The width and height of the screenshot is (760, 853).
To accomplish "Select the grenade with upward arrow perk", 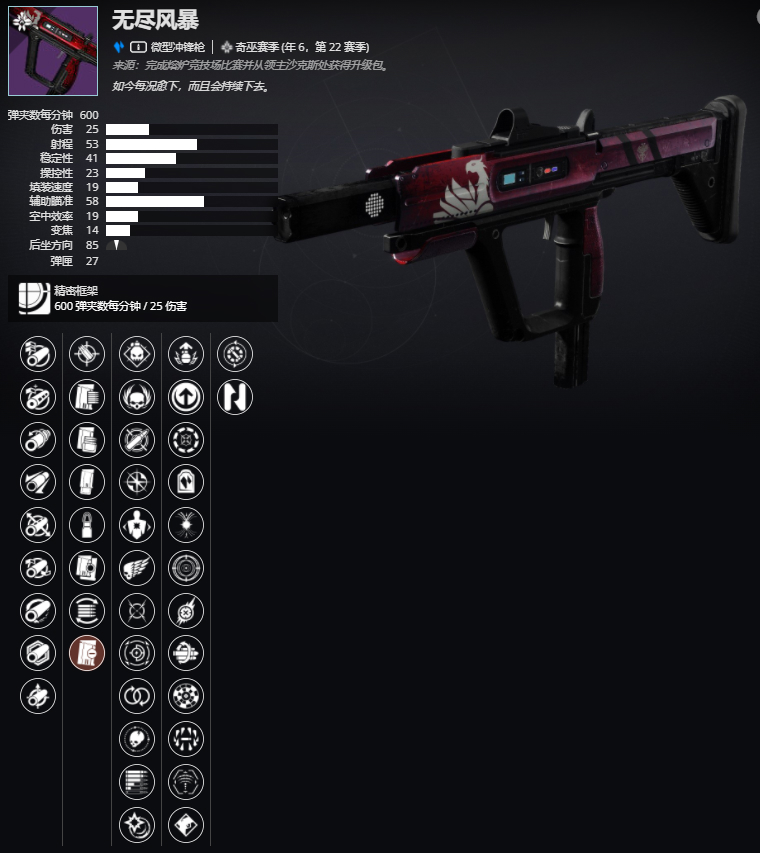I will click(x=186, y=353).
